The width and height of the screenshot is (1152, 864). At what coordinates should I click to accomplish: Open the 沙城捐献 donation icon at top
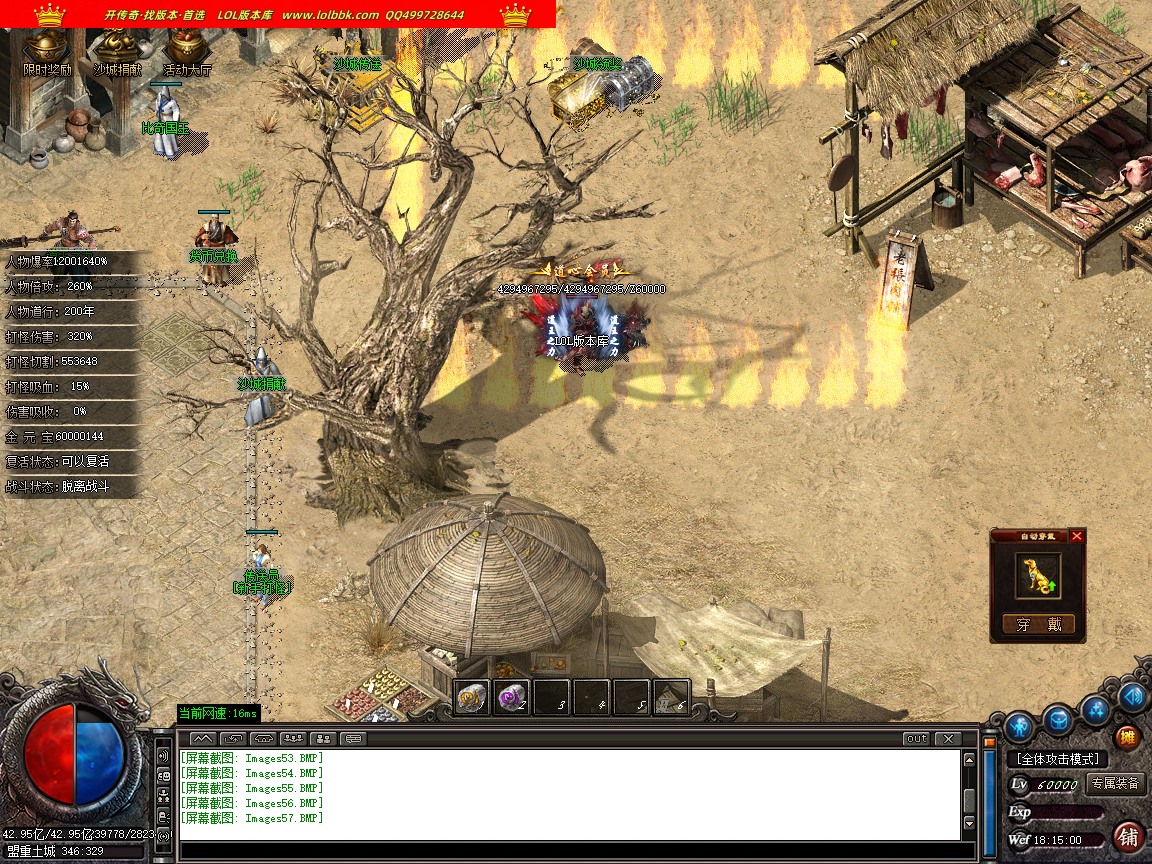click(x=117, y=52)
